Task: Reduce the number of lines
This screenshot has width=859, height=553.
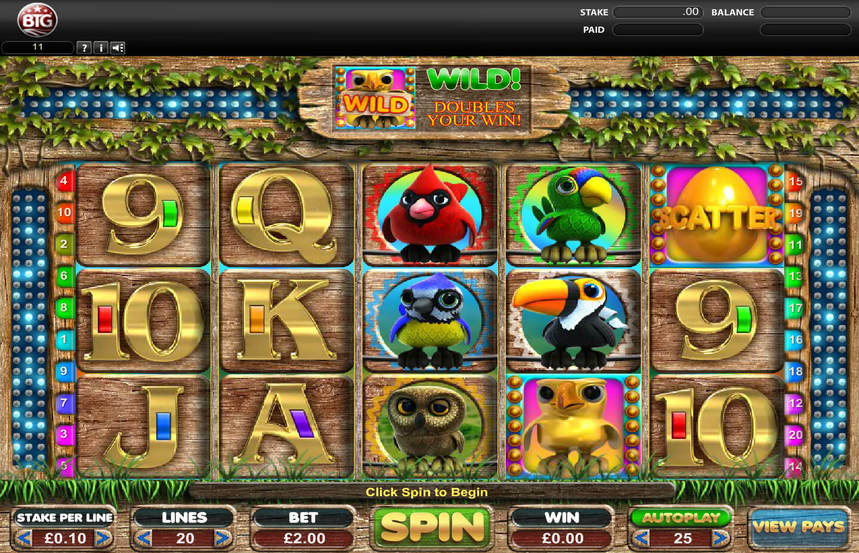Action: point(142,538)
